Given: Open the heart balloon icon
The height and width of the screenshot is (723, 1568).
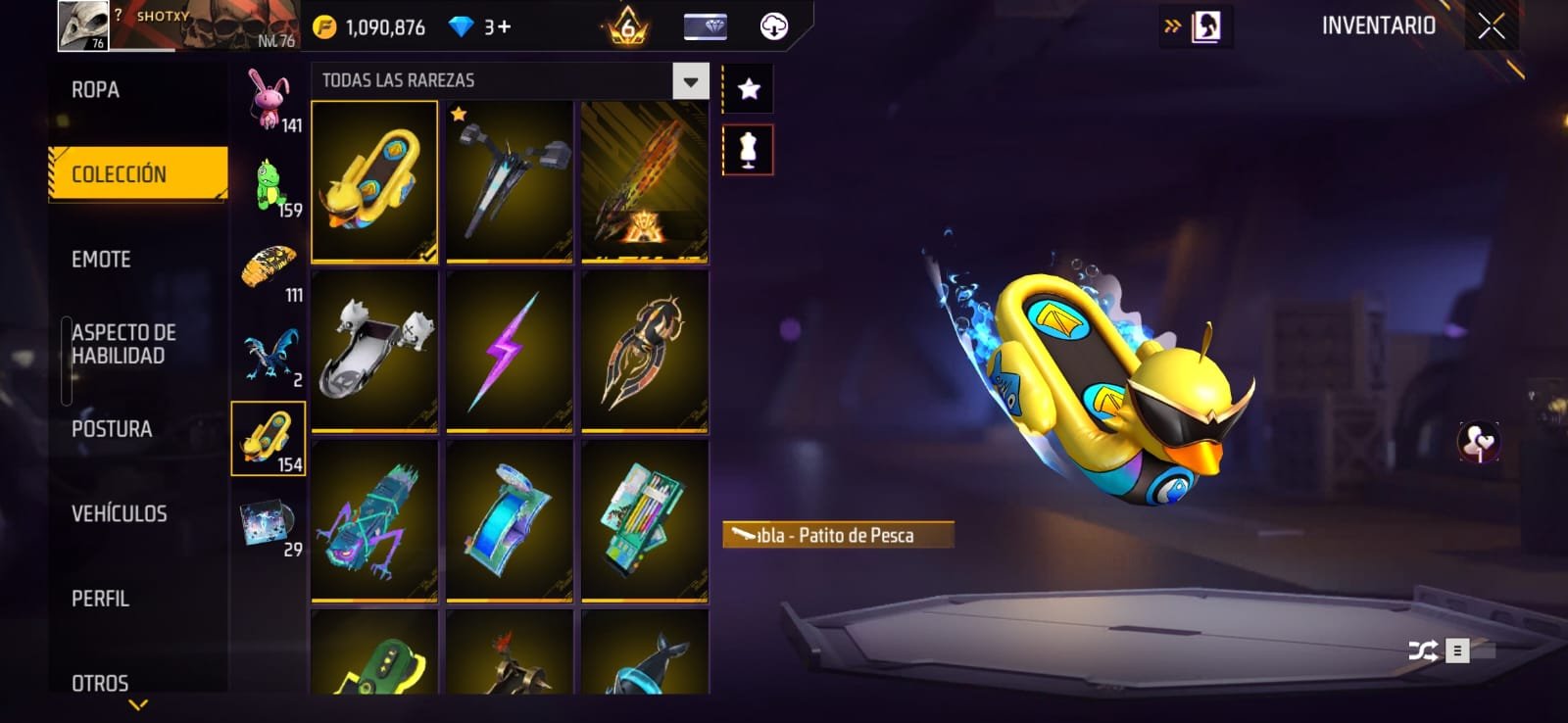Looking at the screenshot, I should click(x=1478, y=442).
